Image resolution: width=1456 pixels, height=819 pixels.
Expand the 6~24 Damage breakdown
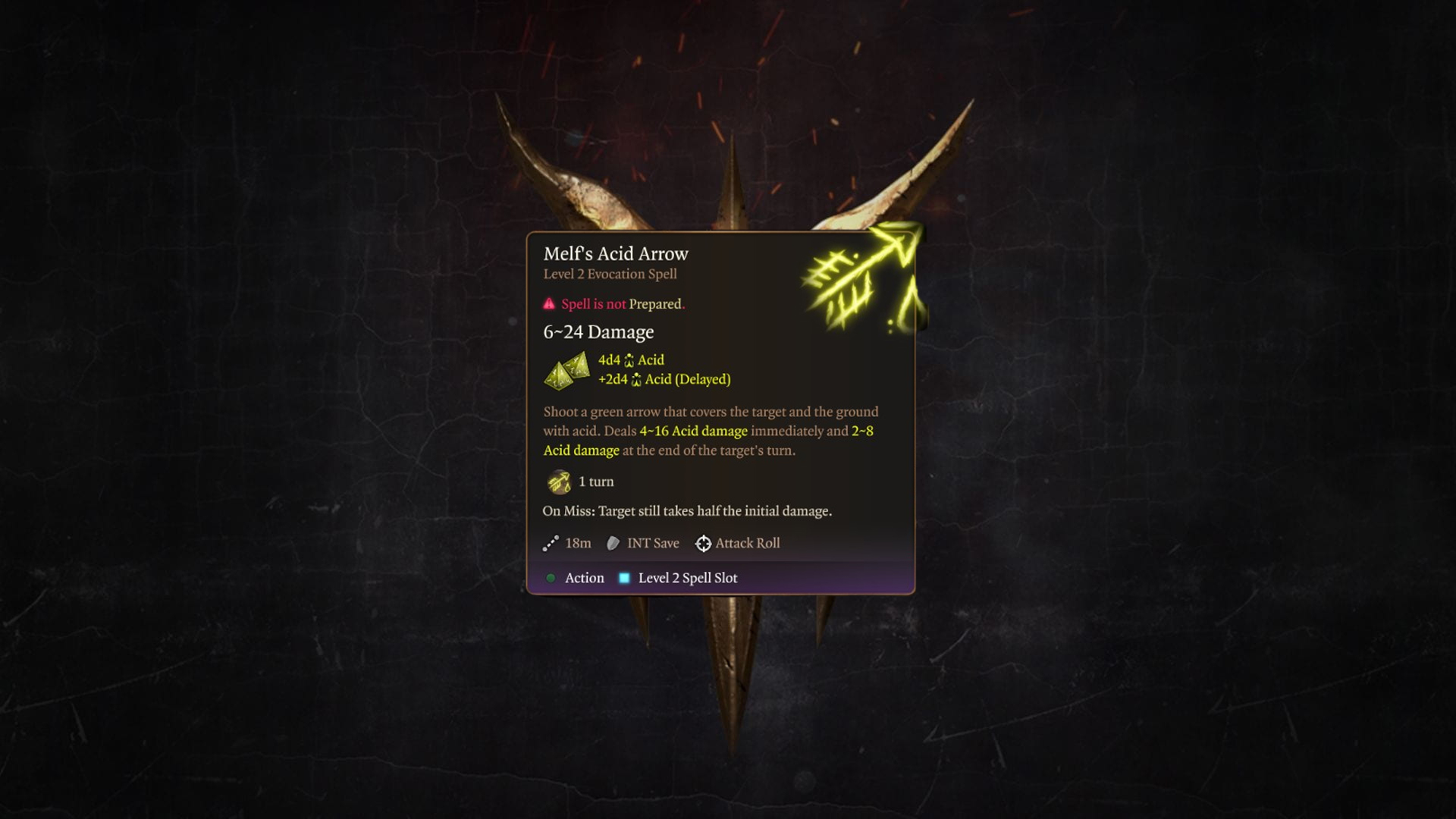click(x=598, y=331)
